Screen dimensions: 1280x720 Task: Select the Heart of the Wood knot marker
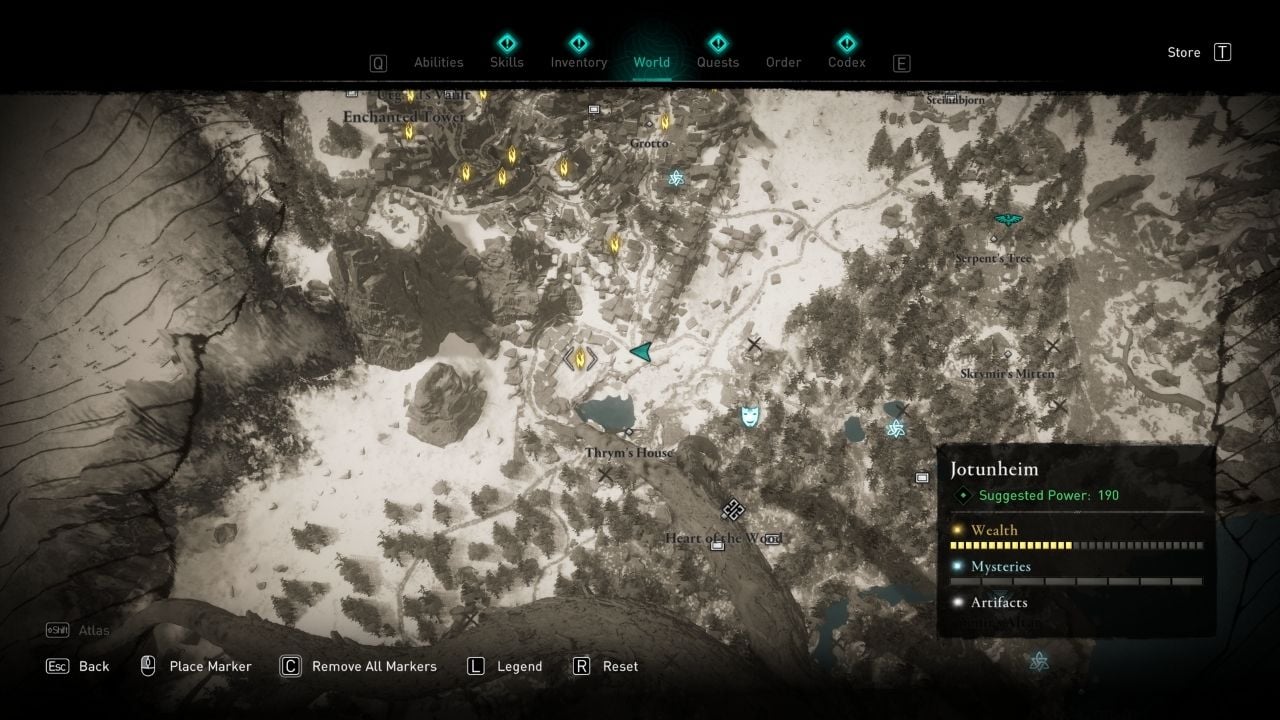coord(733,510)
